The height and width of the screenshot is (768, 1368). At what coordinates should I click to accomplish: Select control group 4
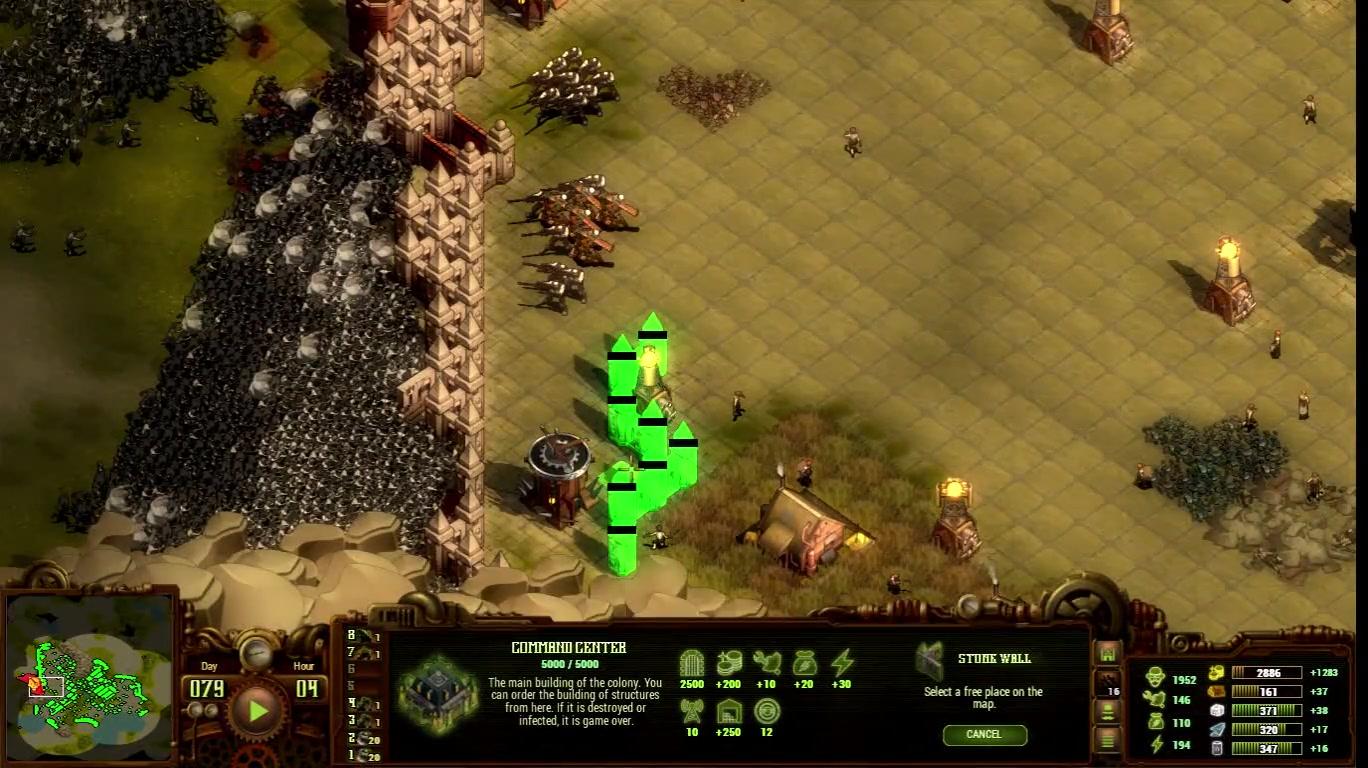tap(362, 703)
